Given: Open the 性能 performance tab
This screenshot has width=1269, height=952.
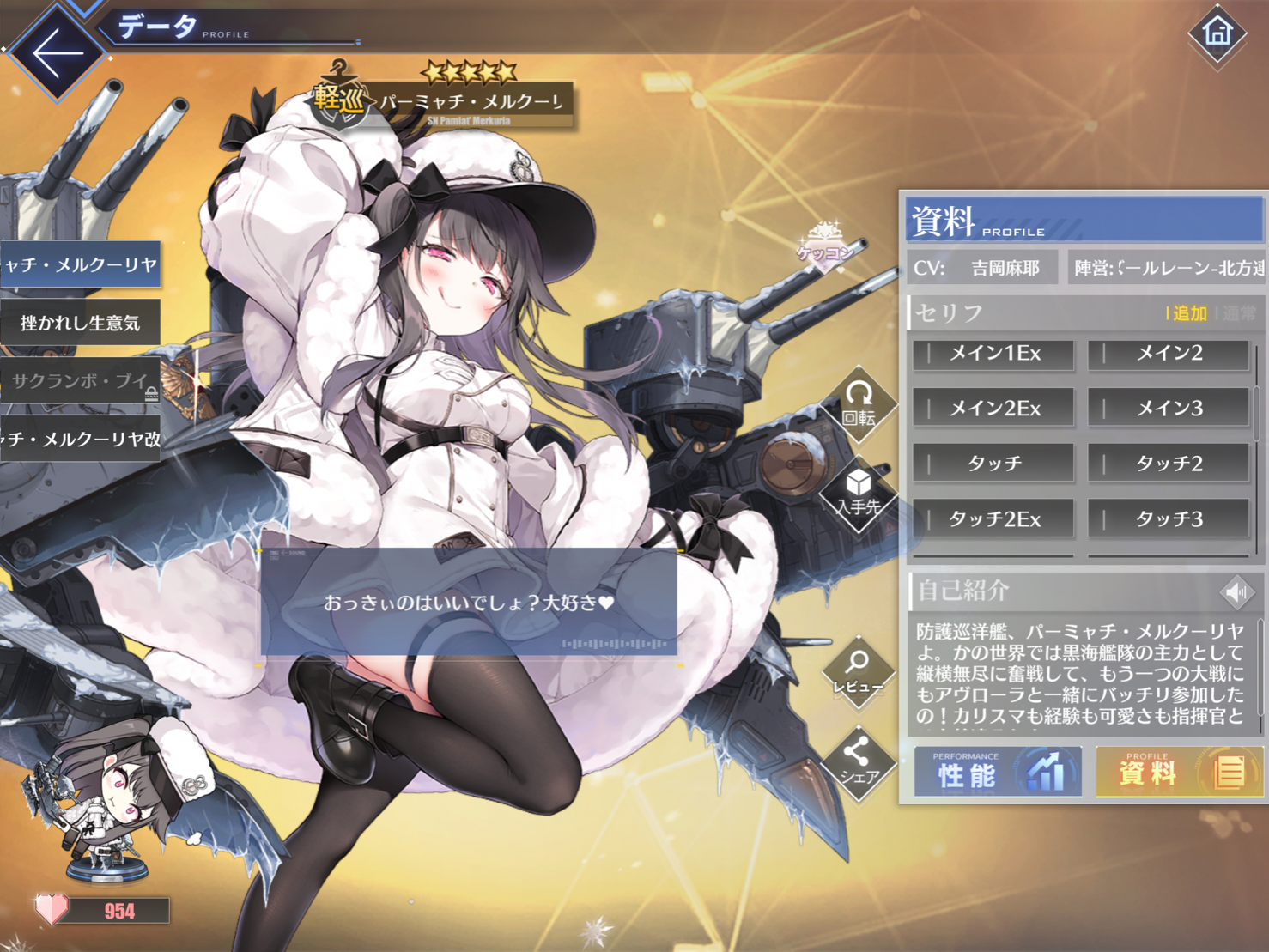Looking at the screenshot, I should [x=997, y=772].
